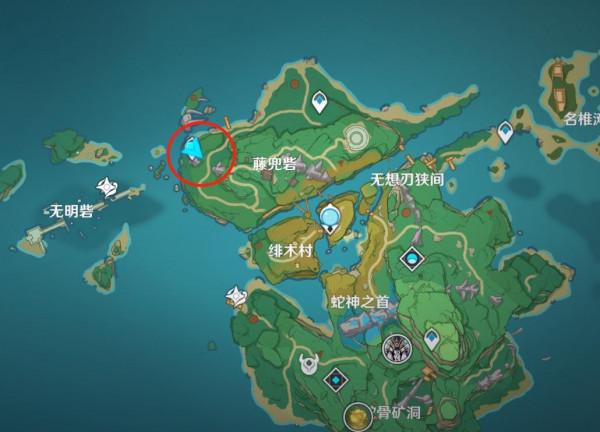The height and width of the screenshot is (432, 600).
Task: Choose the teleport waypoint above the 藤兜砦 label
Action: pos(319,101)
